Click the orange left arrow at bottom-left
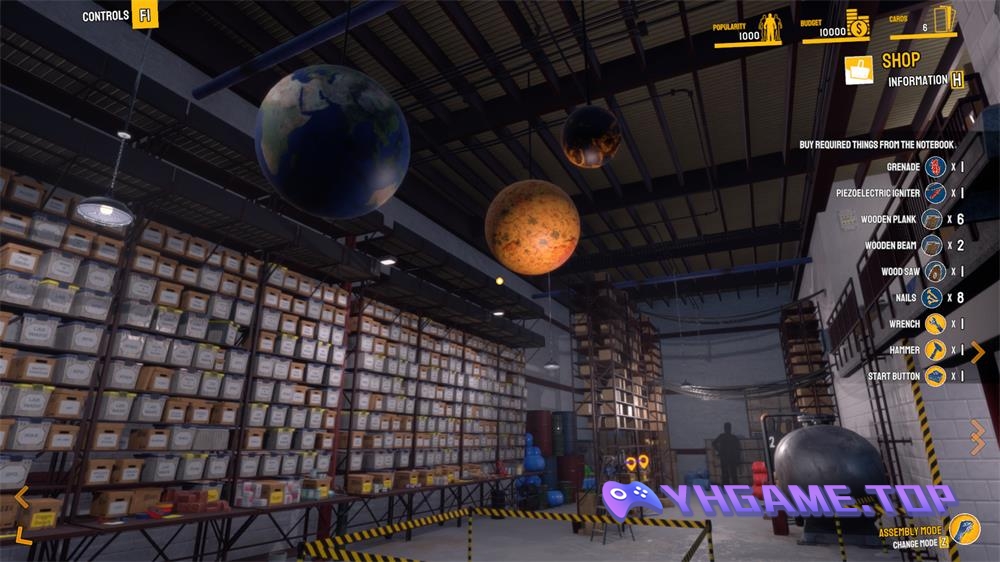Viewport: 1000px width, 562px height. pos(22,497)
